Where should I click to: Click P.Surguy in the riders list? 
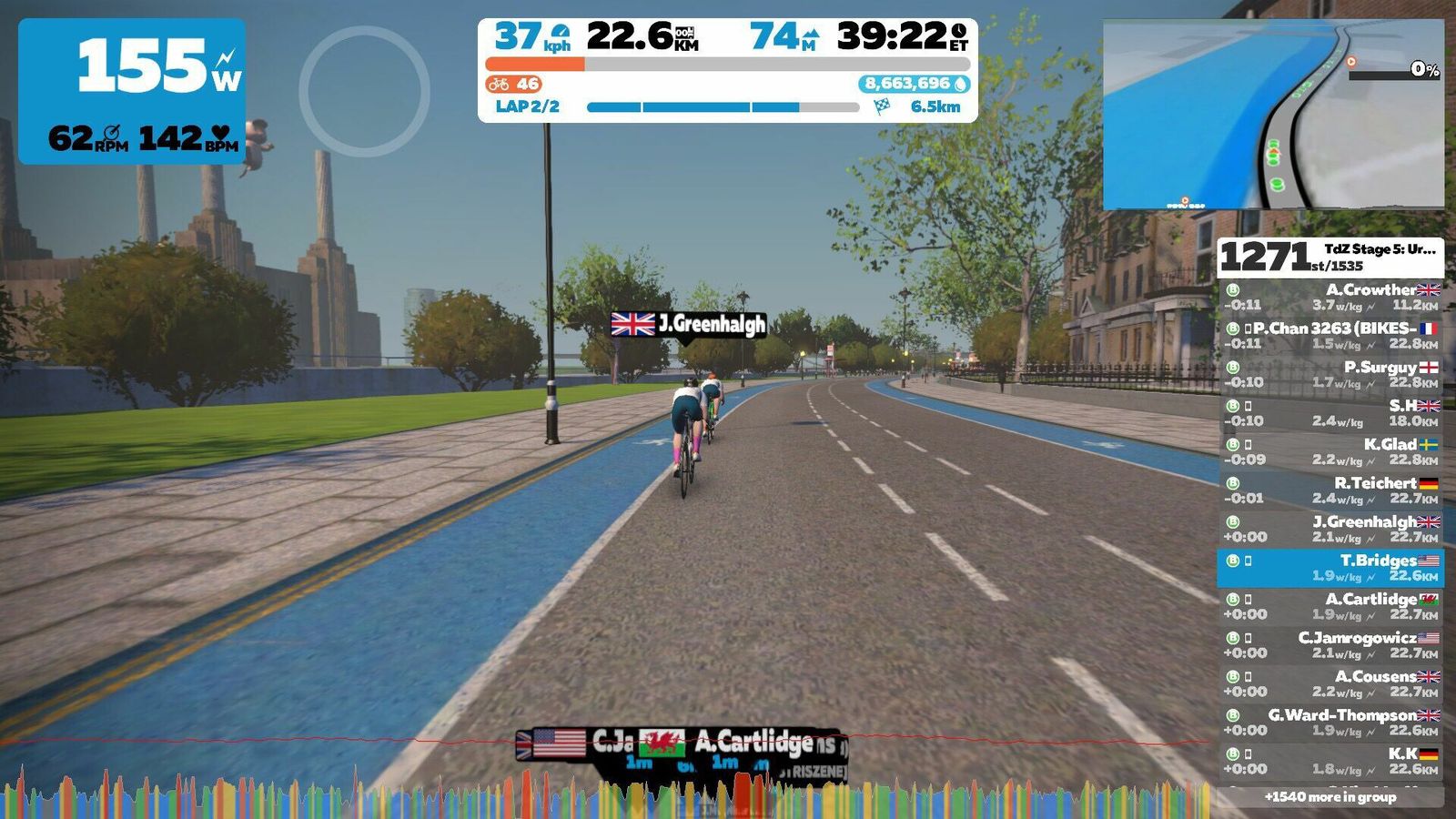point(1330,374)
